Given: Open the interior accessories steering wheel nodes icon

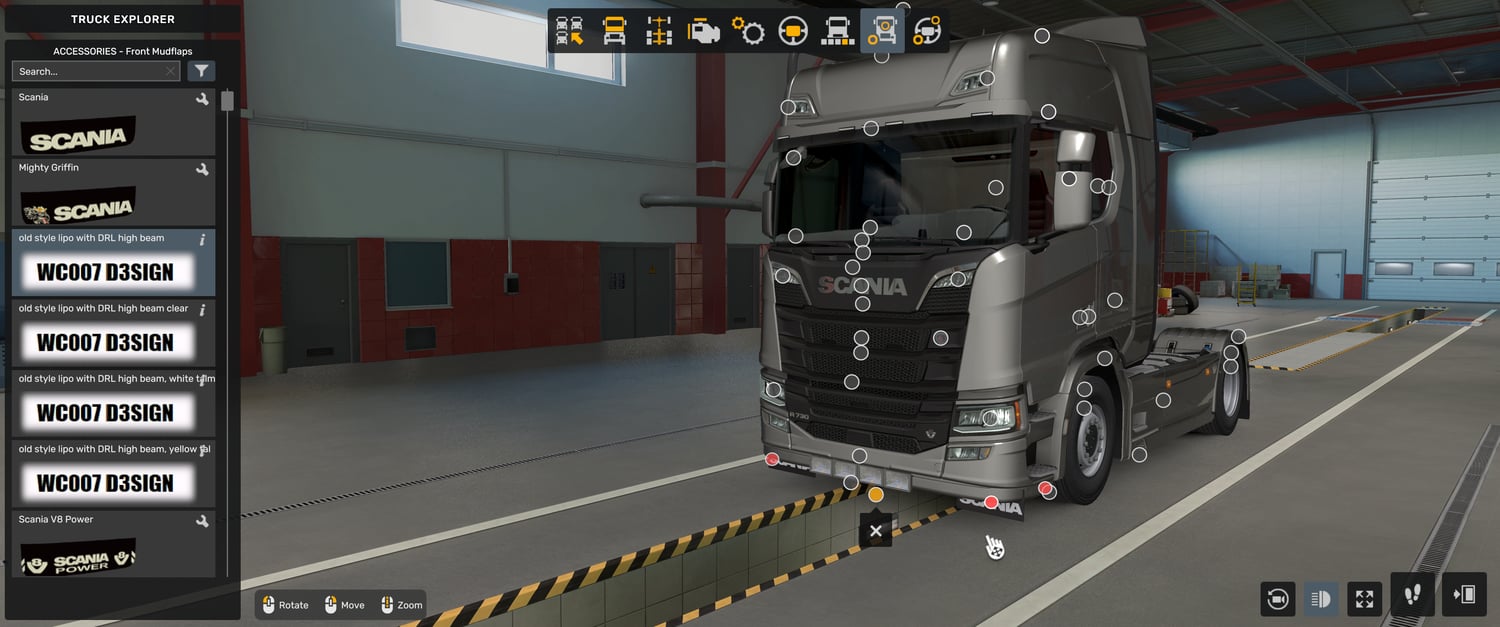Looking at the screenshot, I should click(927, 31).
